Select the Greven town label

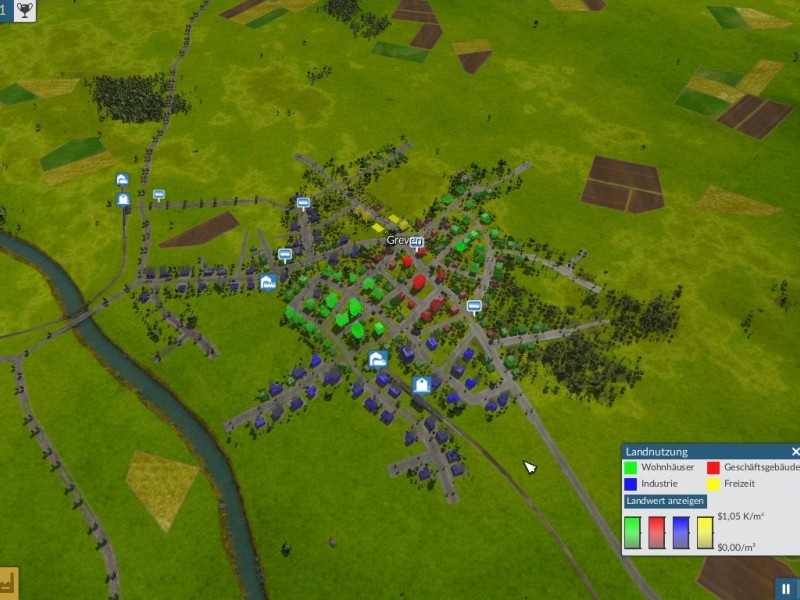[x=401, y=241]
